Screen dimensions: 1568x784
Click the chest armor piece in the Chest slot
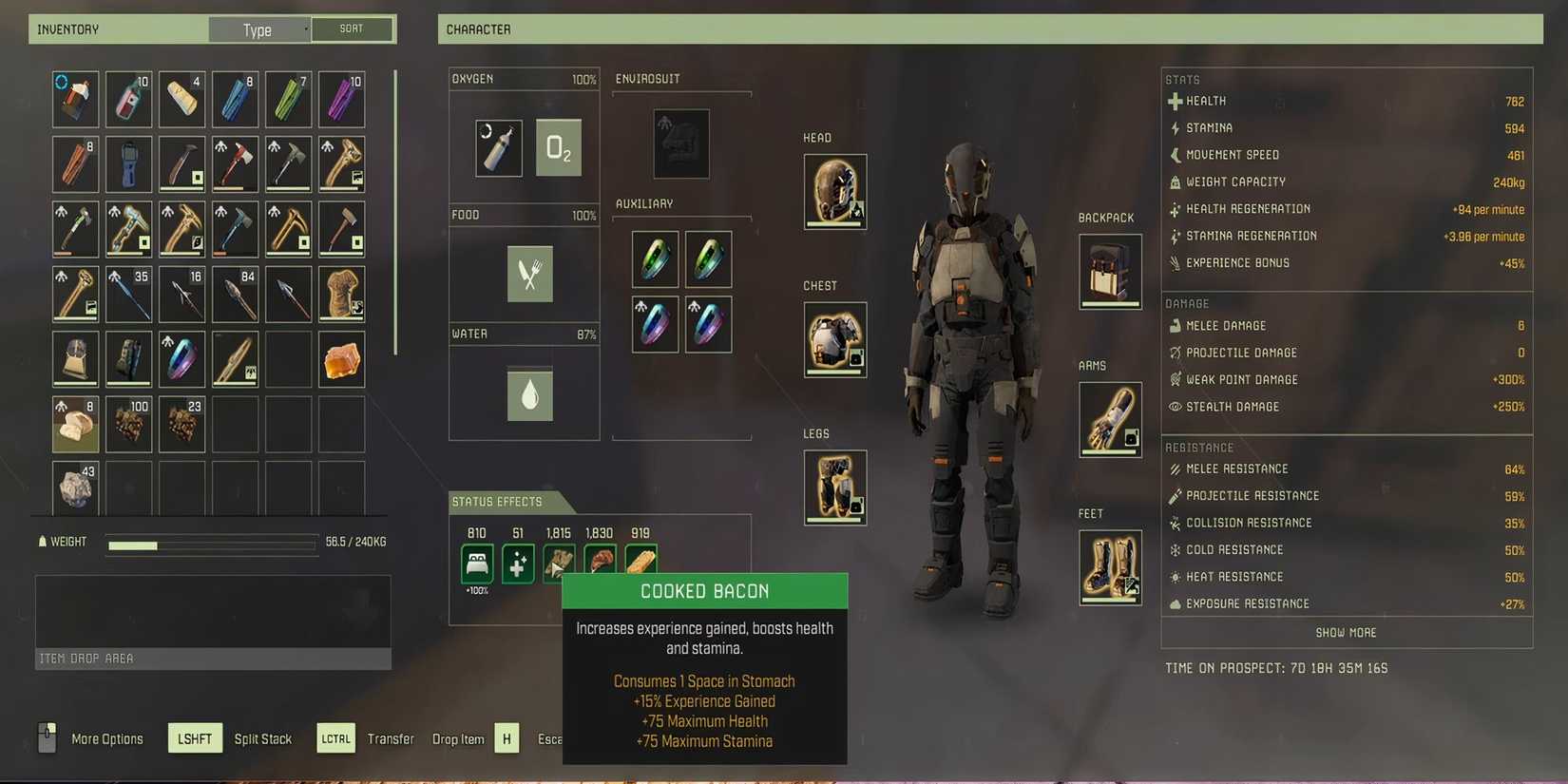point(834,338)
